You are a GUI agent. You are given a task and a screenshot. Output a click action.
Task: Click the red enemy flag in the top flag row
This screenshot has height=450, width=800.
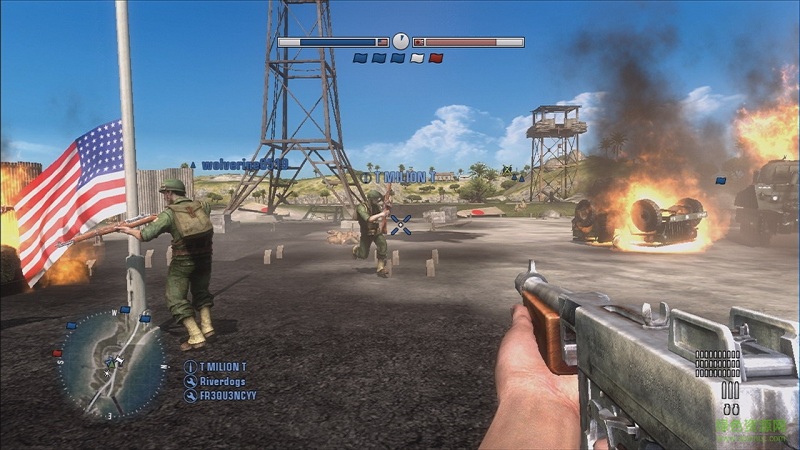point(435,58)
